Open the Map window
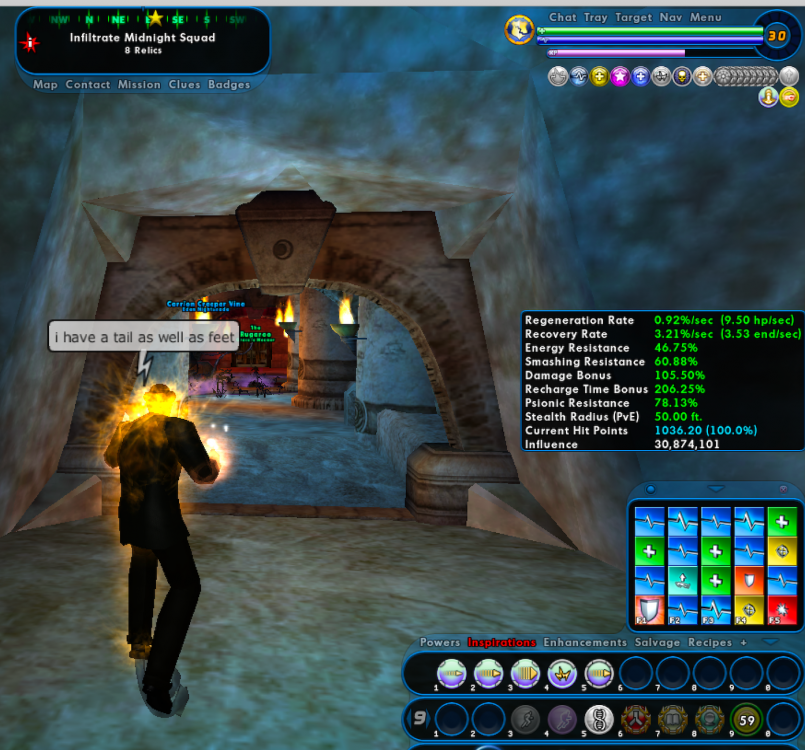This screenshot has height=750, width=805. point(45,85)
